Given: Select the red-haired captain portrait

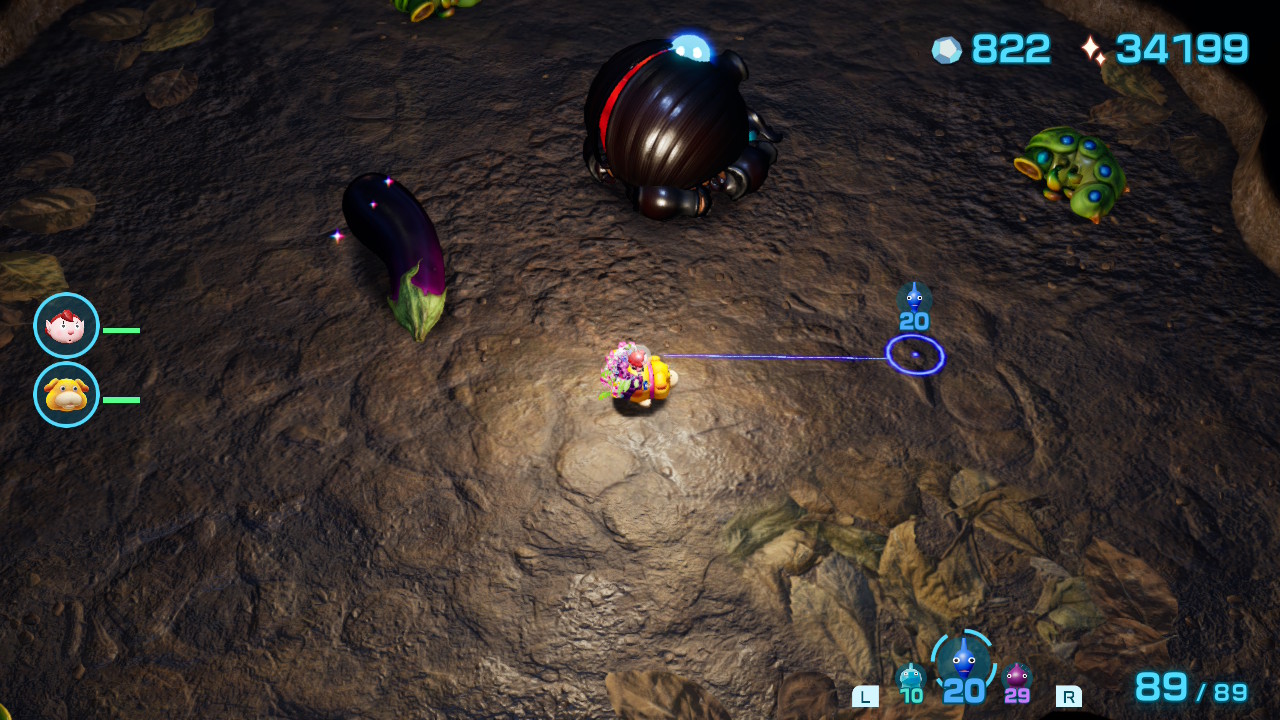Looking at the screenshot, I should (66, 326).
